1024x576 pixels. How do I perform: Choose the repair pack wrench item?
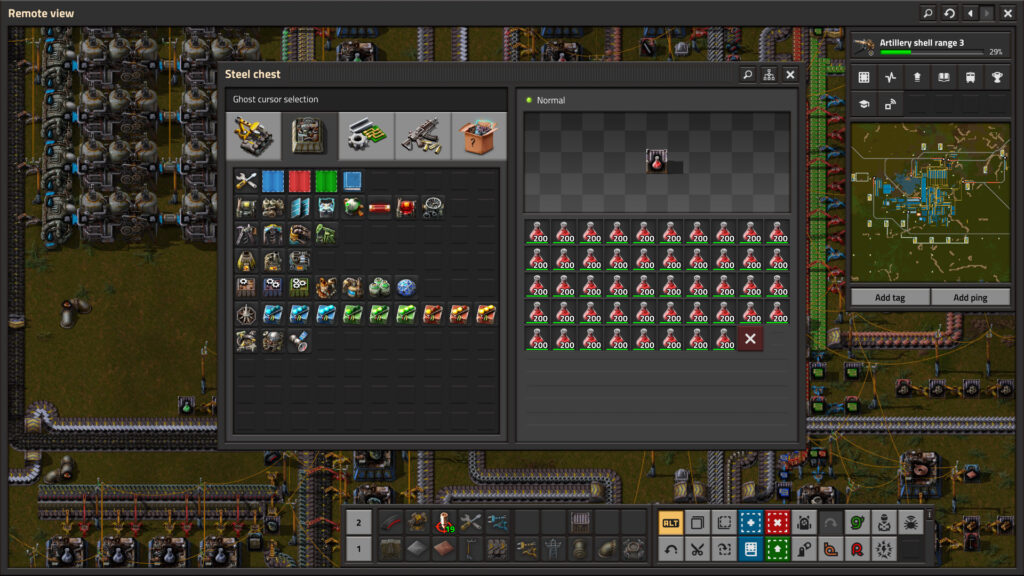point(246,181)
